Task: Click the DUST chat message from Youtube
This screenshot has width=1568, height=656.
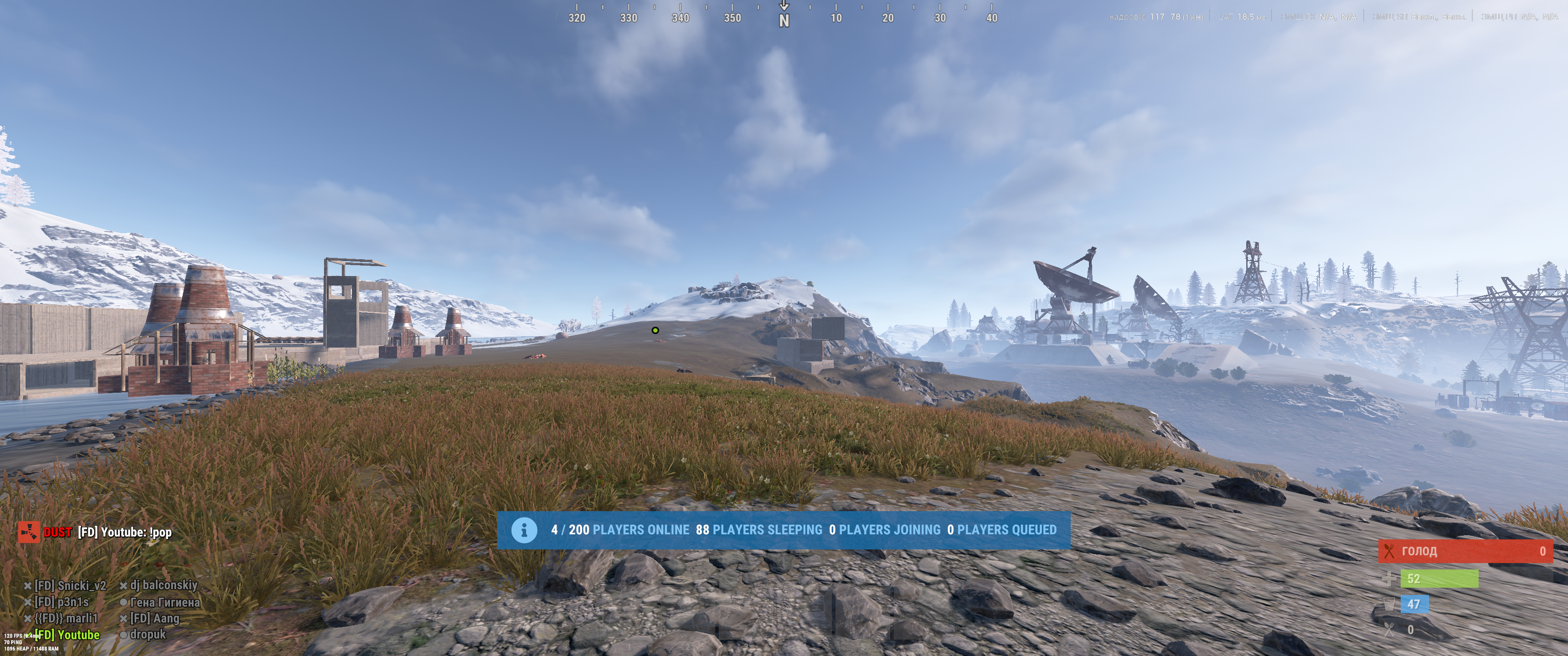Action: (x=124, y=533)
